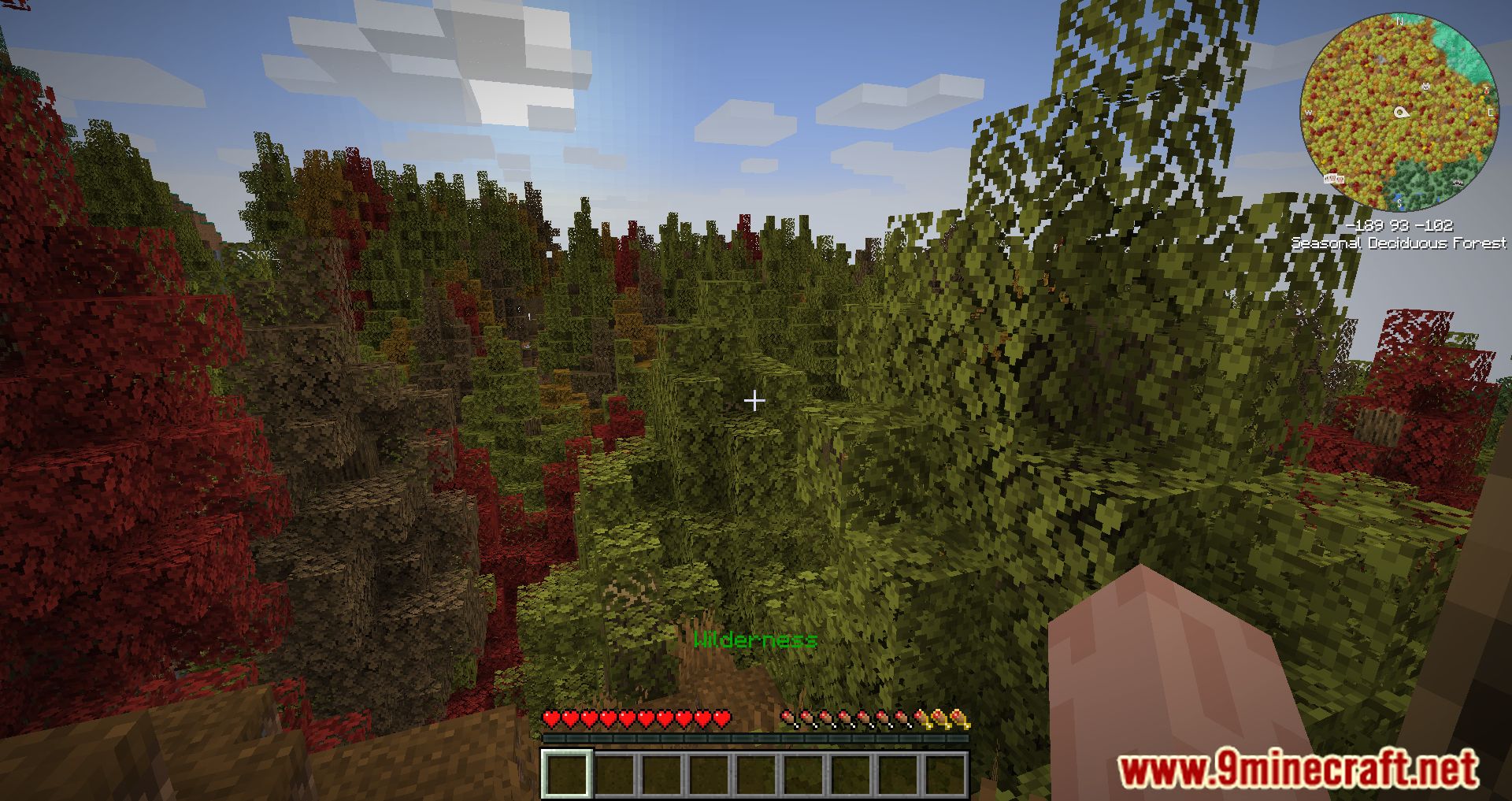Click the S compass indicator on the minimap
The height and width of the screenshot is (801, 1512).
tap(1399, 202)
